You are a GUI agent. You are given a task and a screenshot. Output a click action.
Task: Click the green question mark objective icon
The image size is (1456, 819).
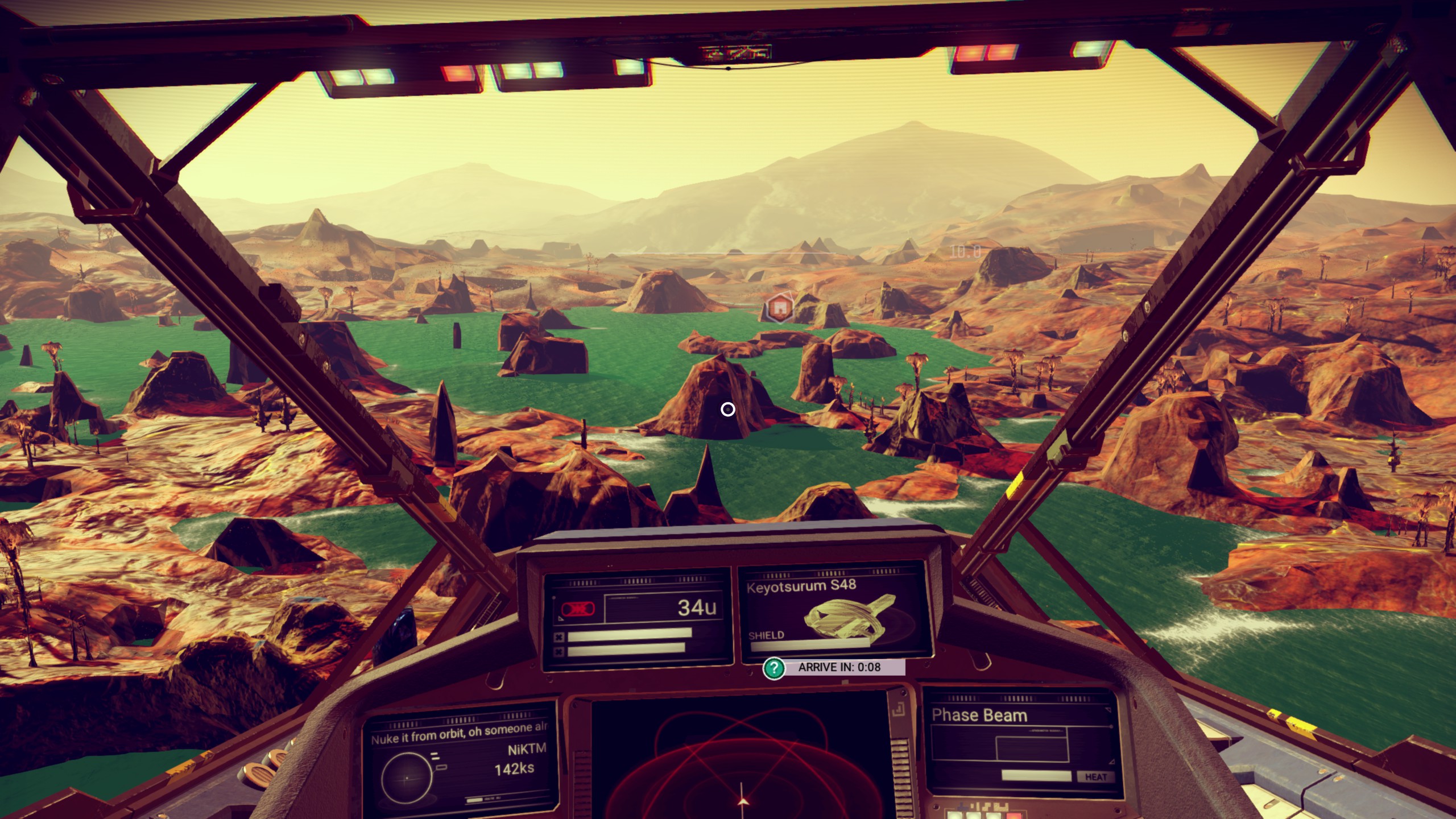pyautogui.click(x=773, y=668)
